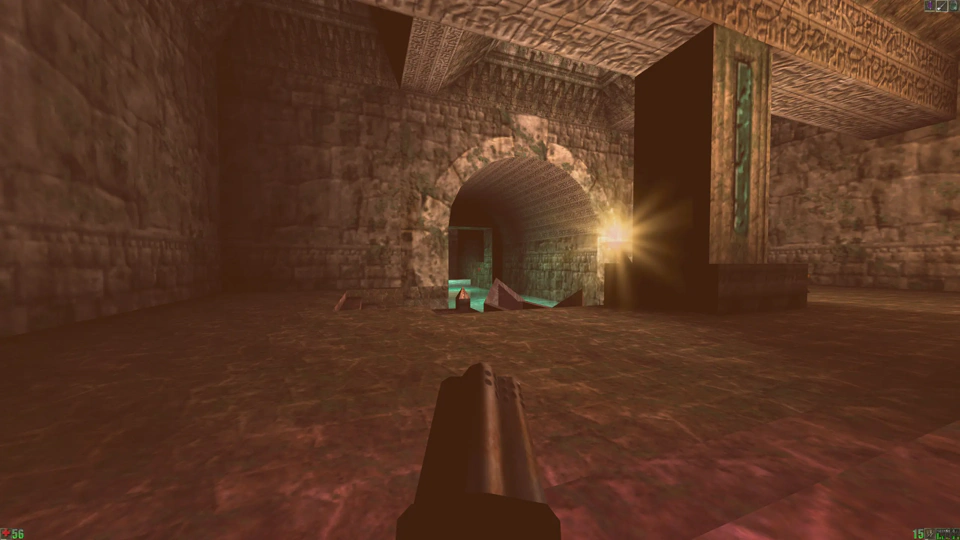Viewport: 960px width, 540px height.
Task: Select the purple item inventory slot
Action: [930, 5]
